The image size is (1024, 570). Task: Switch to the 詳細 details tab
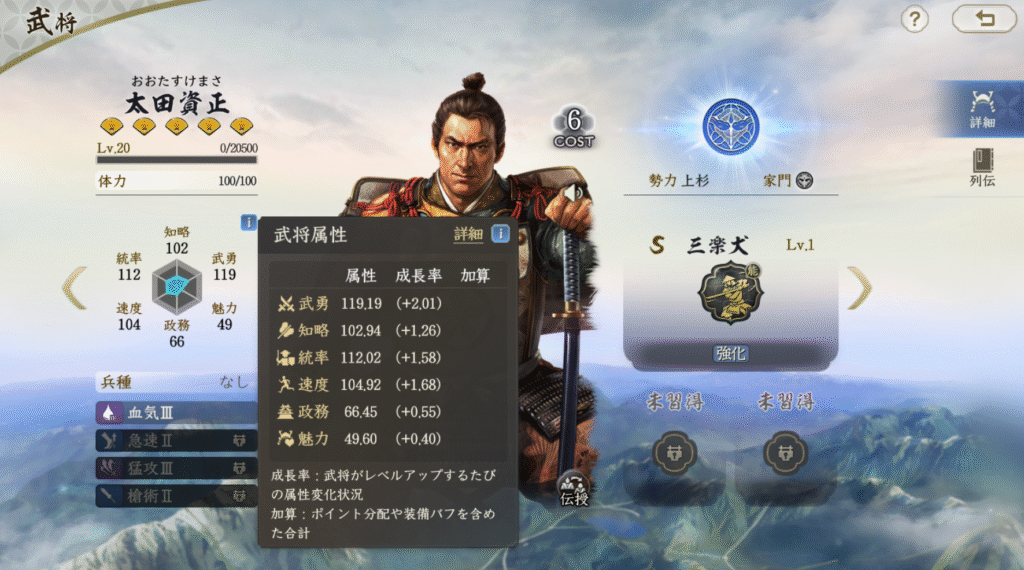[x=982, y=108]
